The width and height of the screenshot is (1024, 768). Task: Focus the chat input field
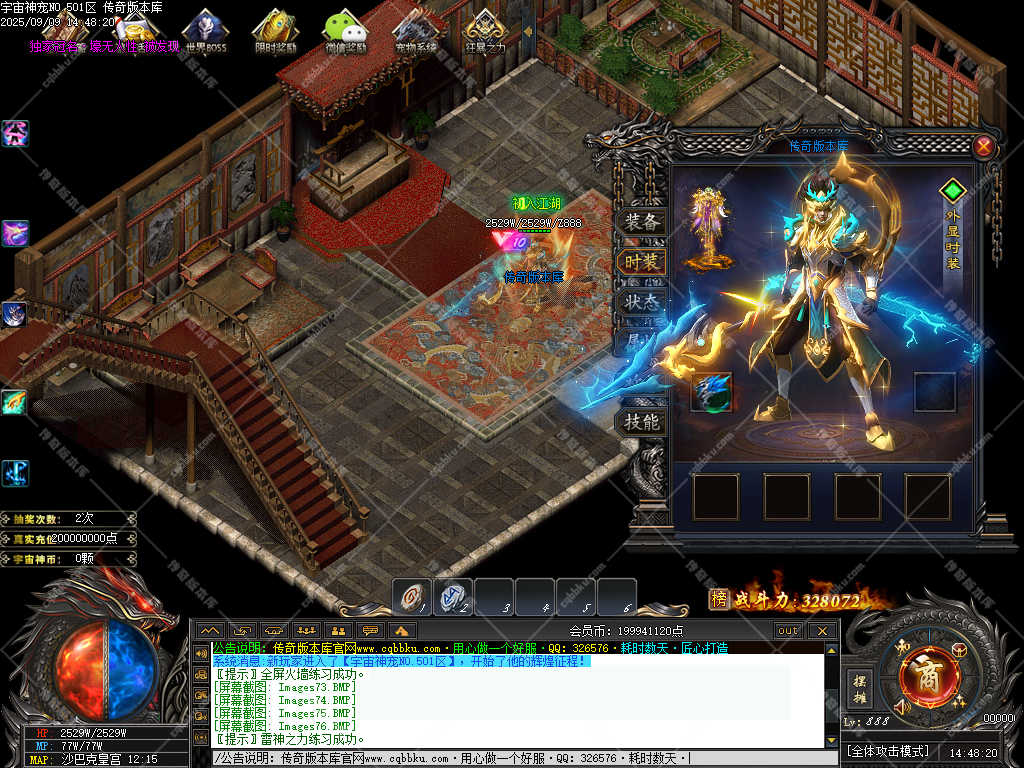520,759
